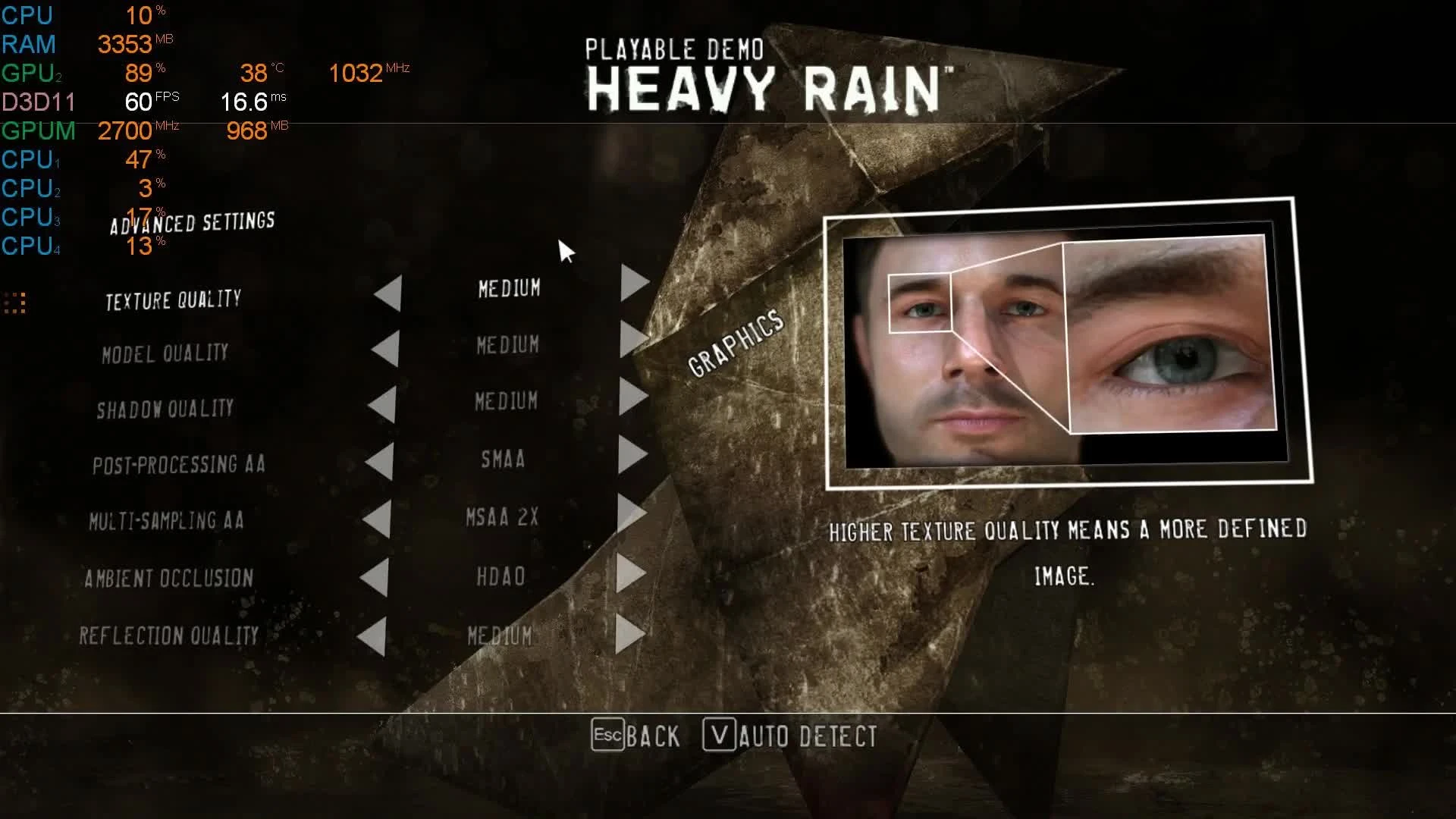Click the MEDIUM value for Texture Quality
The image size is (1456, 819).
[x=508, y=289]
